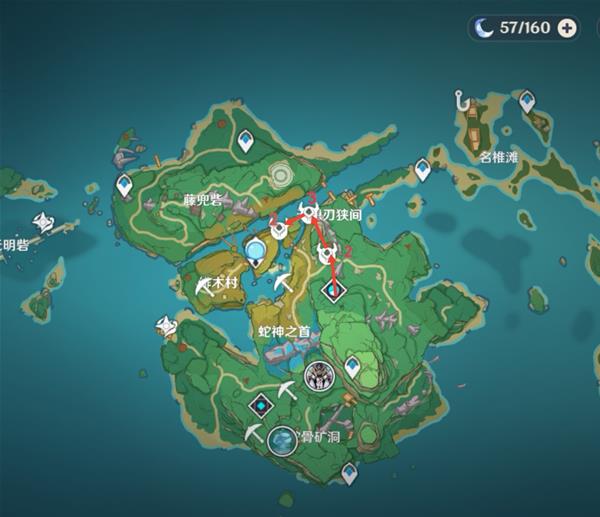Add Original Resin with the plus button

click(x=567, y=28)
